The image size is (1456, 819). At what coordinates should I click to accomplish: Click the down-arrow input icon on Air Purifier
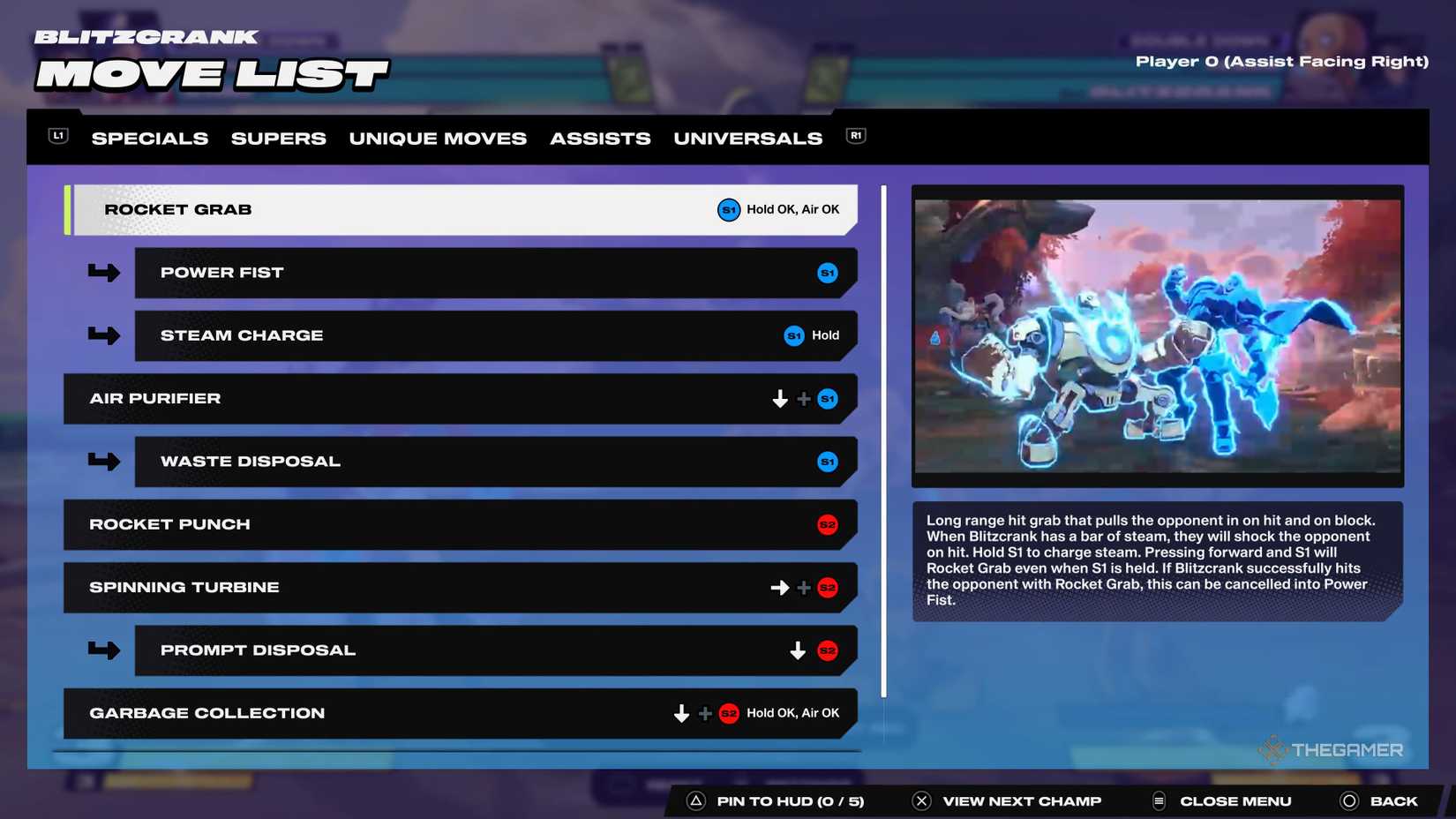pos(779,399)
